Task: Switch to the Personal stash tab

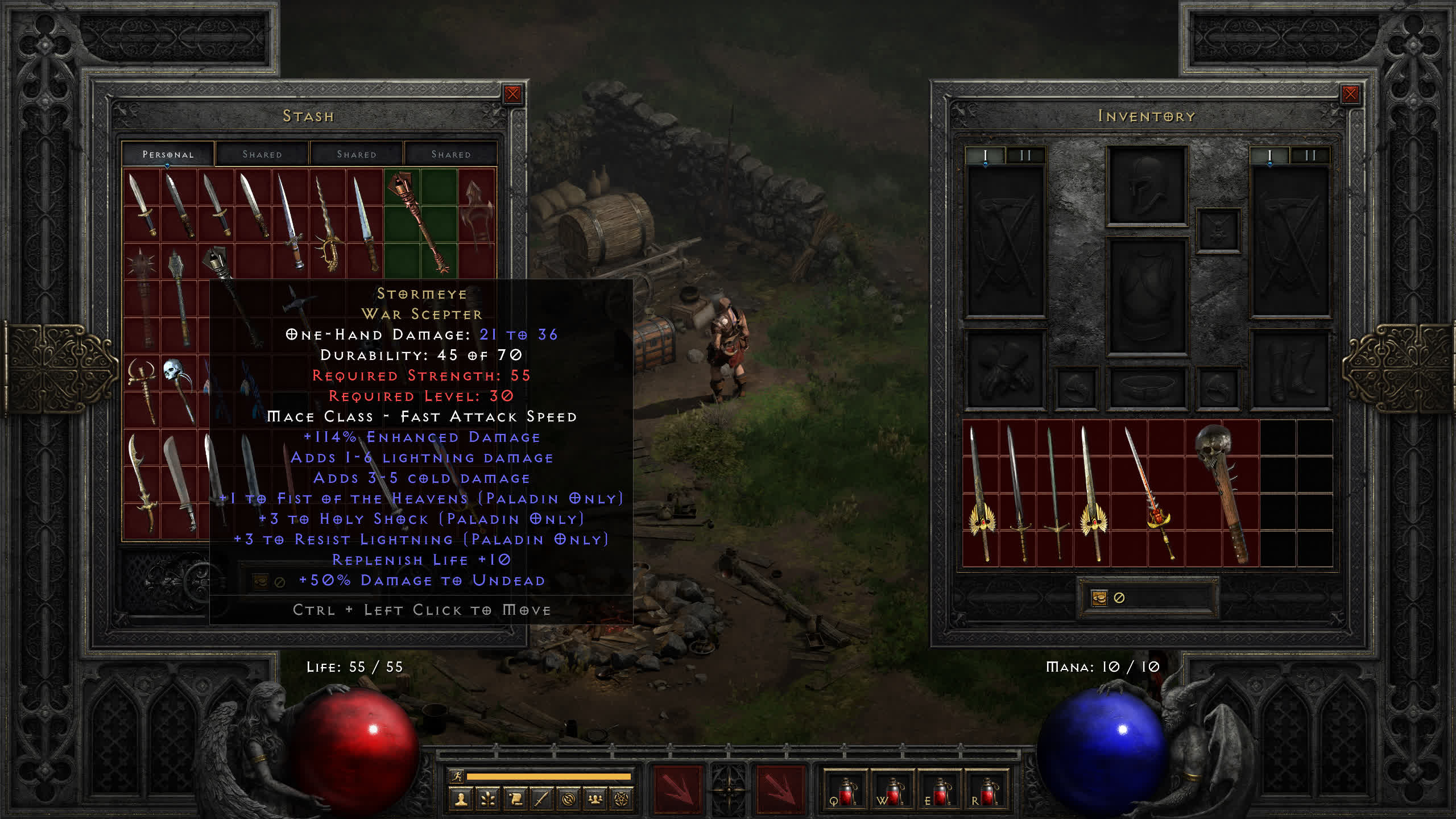Action: click(x=168, y=154)
